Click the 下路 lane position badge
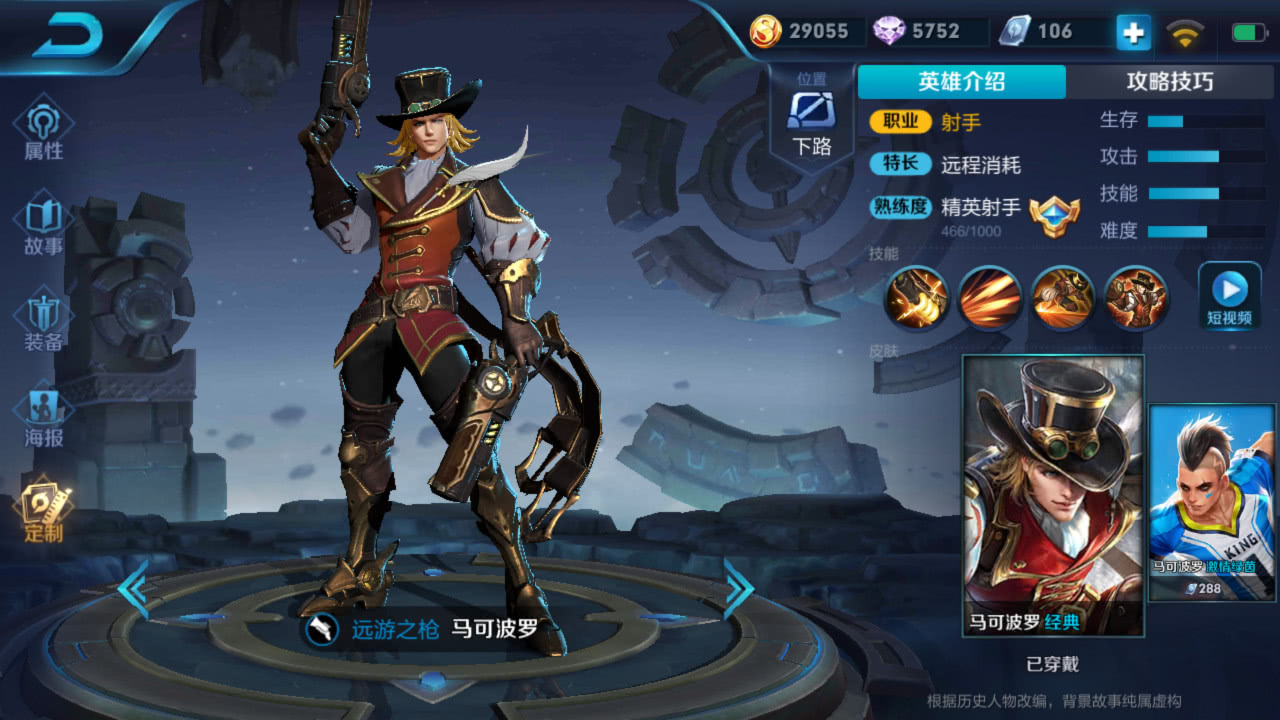1280x720 pixels. (x=812, y=118)
